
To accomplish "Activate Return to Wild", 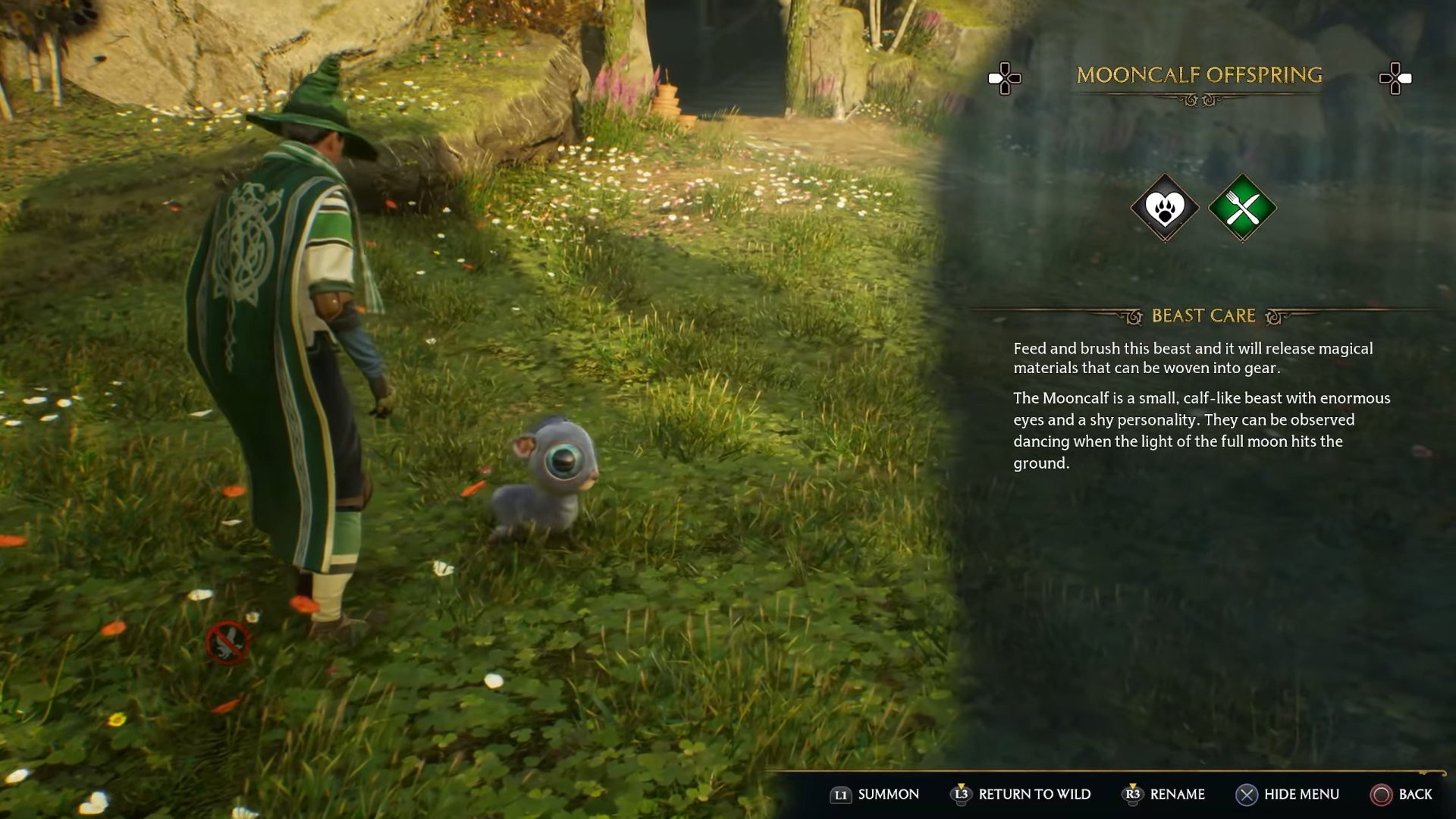I will (x=1021, y=795).
